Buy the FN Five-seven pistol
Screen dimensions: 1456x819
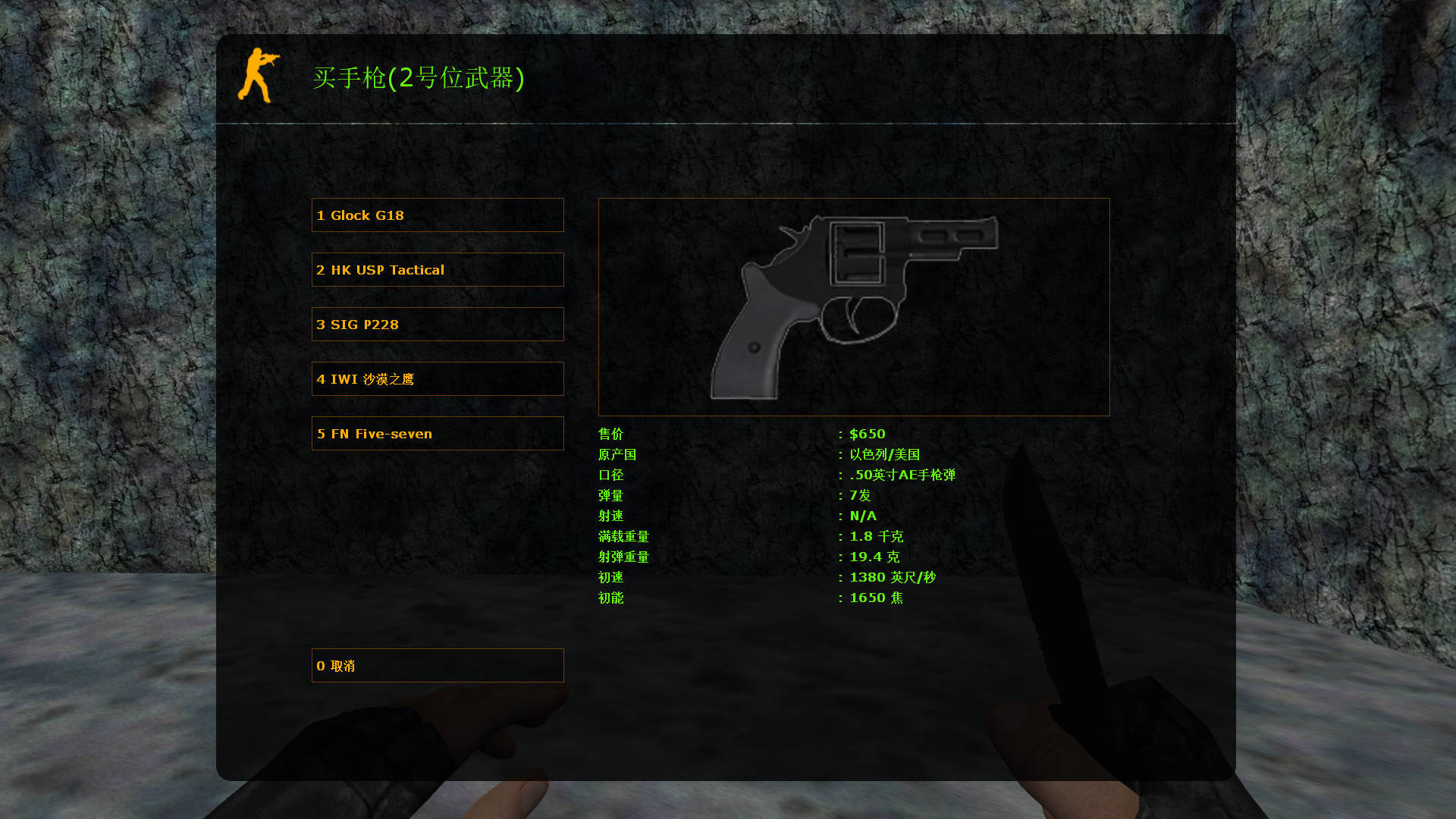pyautogui.click(x=437, y=433)
